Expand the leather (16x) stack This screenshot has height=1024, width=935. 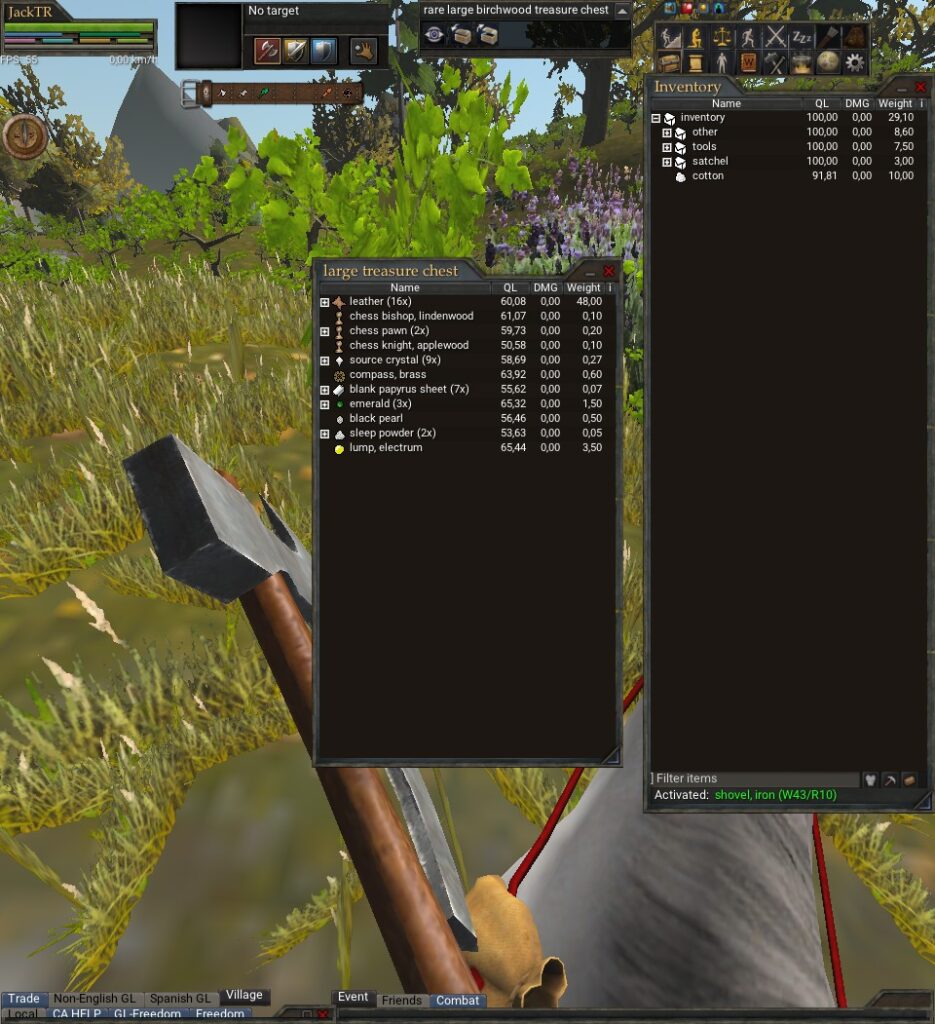point(324,302)
